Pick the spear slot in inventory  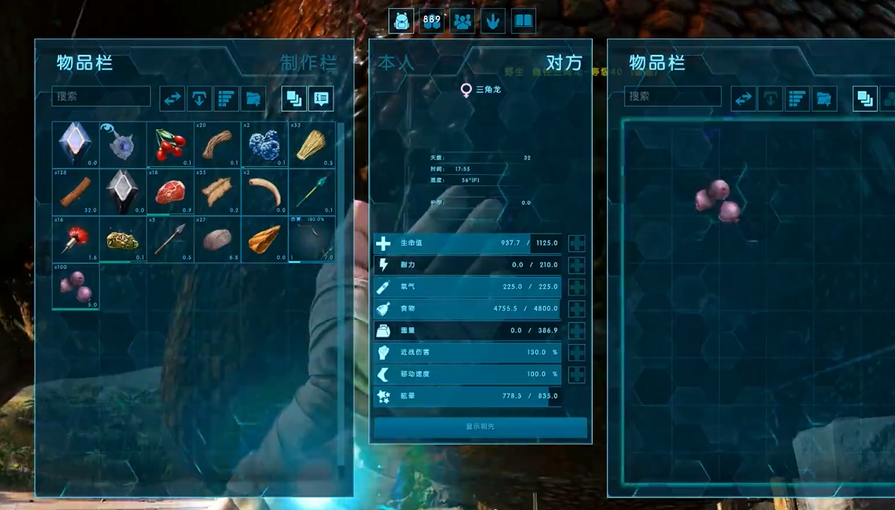click(170, 239)
